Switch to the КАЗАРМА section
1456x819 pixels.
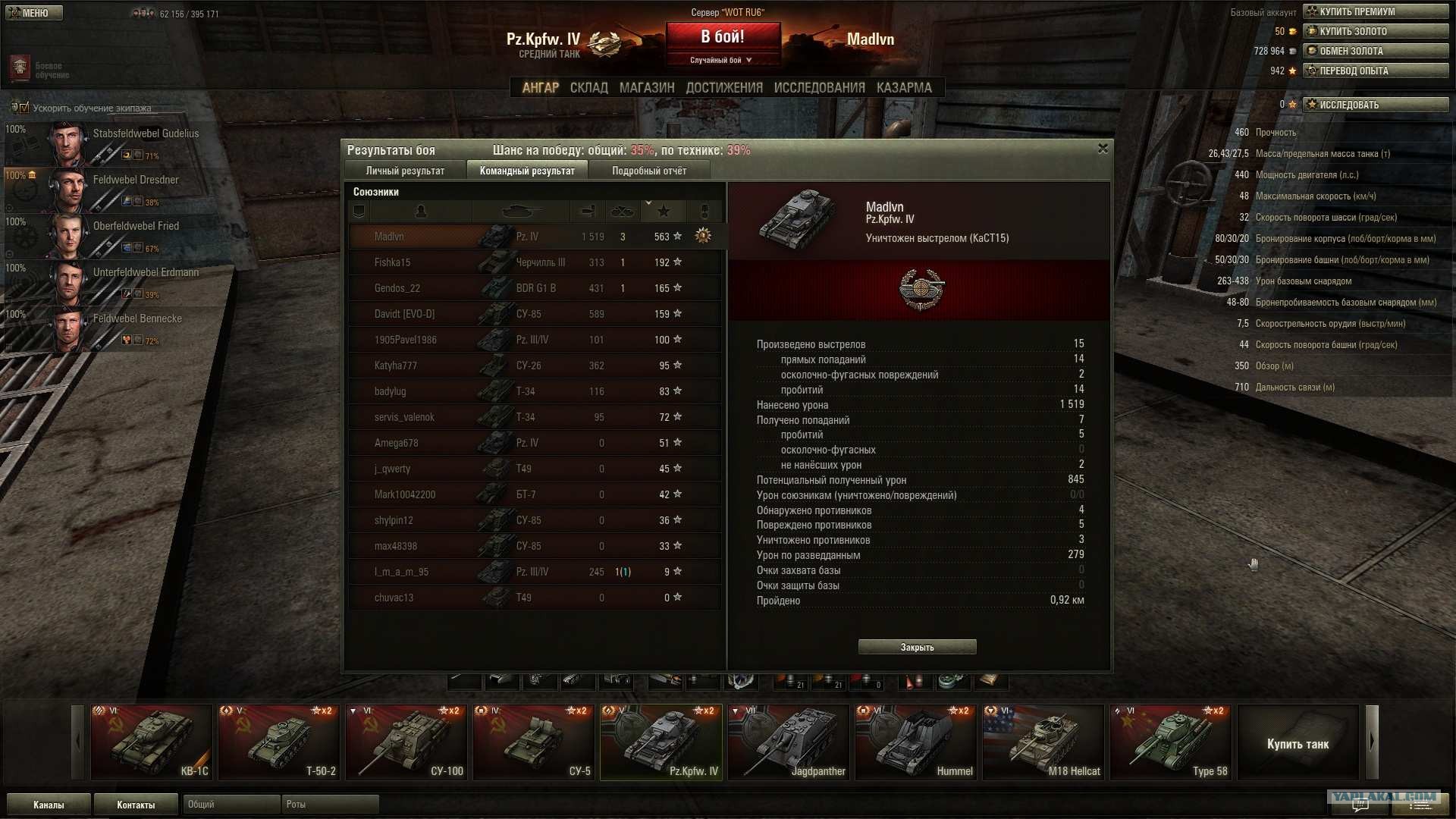(x=904, y=88)
